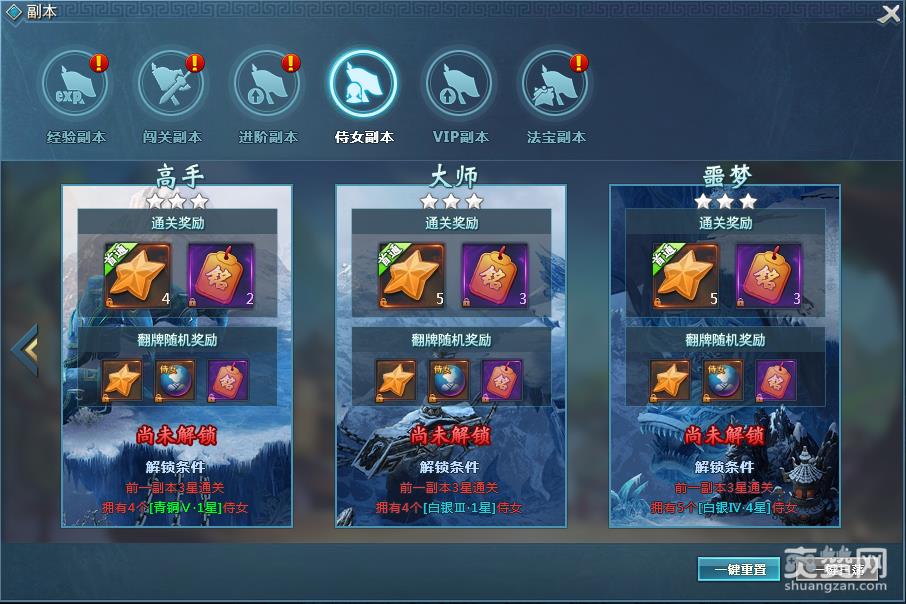The width and height of the screenshot is (906, 604).
Task: Select the 高手 difficulty dungeon card title
Action: [x=180, y=177]
